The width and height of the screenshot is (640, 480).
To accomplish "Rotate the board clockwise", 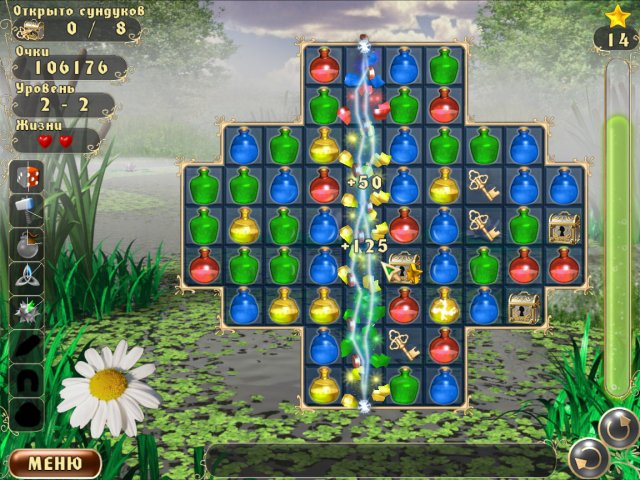I will pyautogui.click(x=618, y=427).
